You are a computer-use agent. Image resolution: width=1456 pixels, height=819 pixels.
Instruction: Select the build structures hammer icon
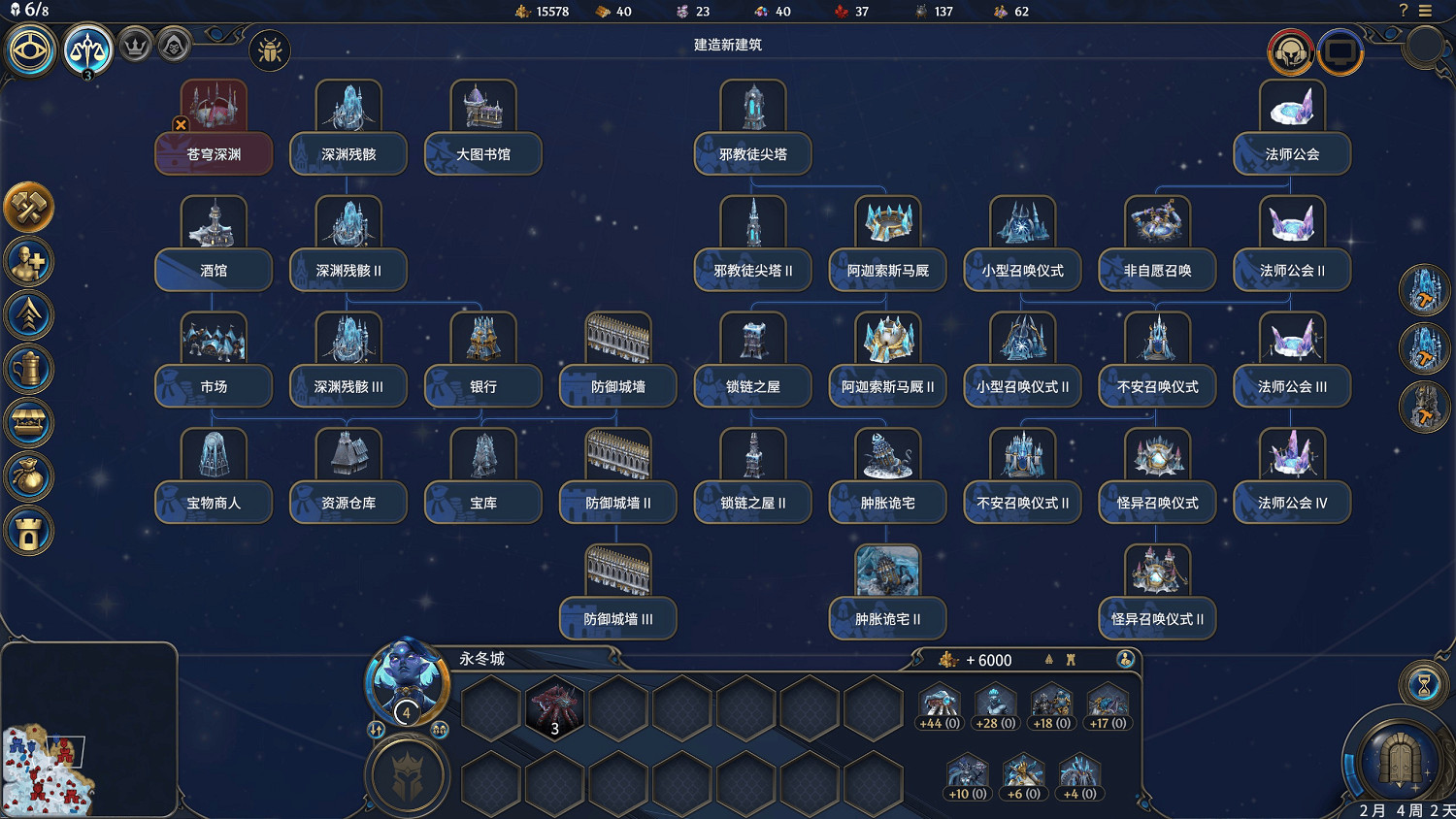[x=29, y=206]
